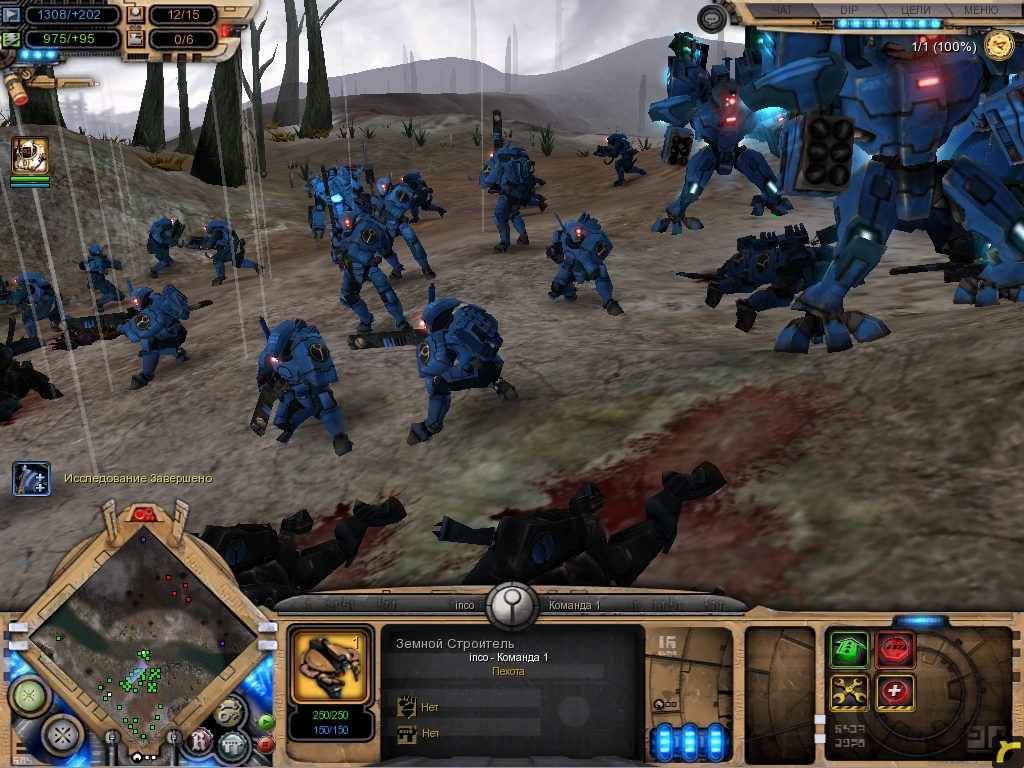The image size is (1024, 768).
Task: Open the МЕНЮ game menu
Action: click(x=980, y=10)
